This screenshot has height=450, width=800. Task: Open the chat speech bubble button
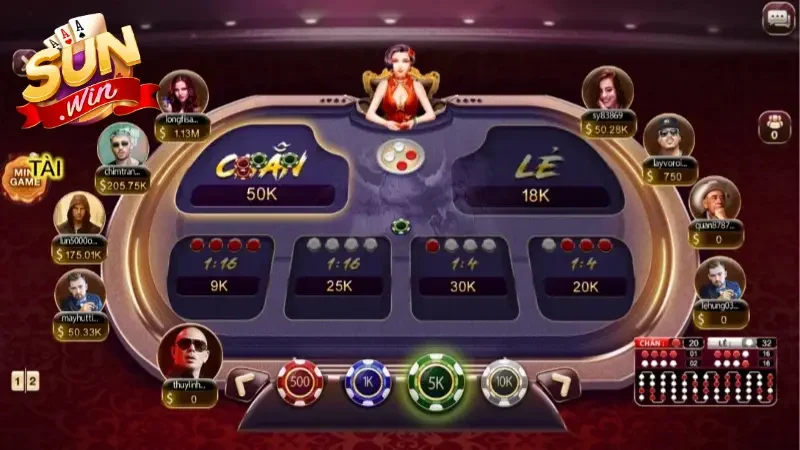777,18
